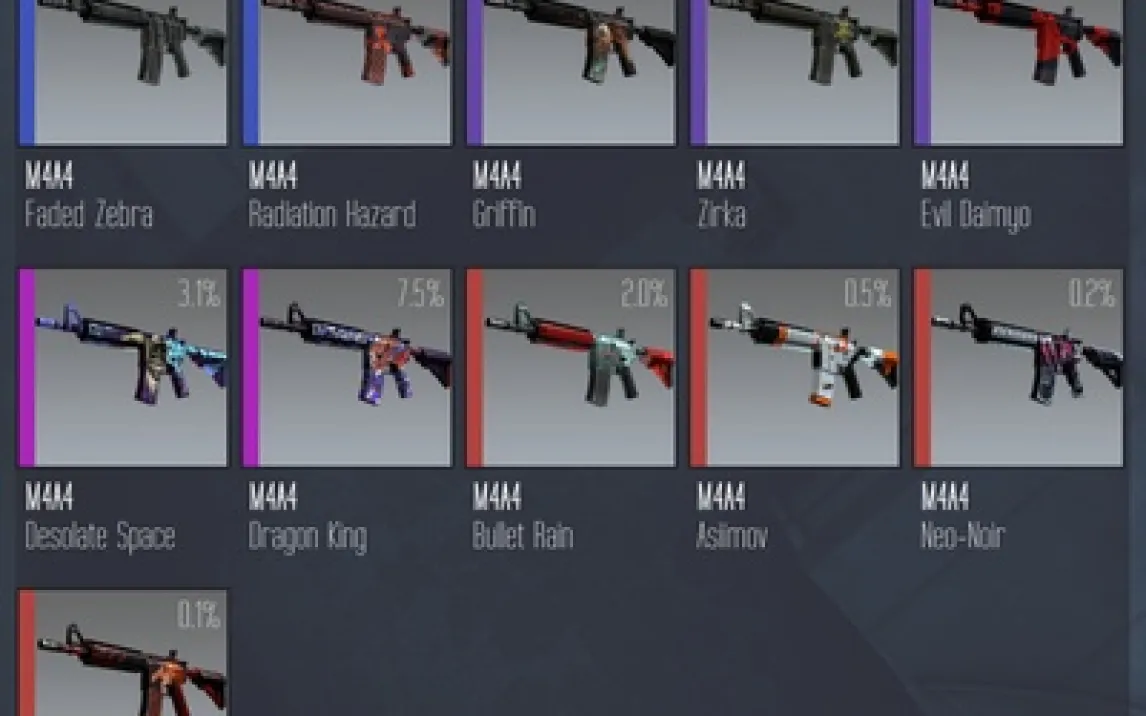Open the M4A4 Neo-Noir item
Screen dimensions: 1146x716
click(1018, 367)
